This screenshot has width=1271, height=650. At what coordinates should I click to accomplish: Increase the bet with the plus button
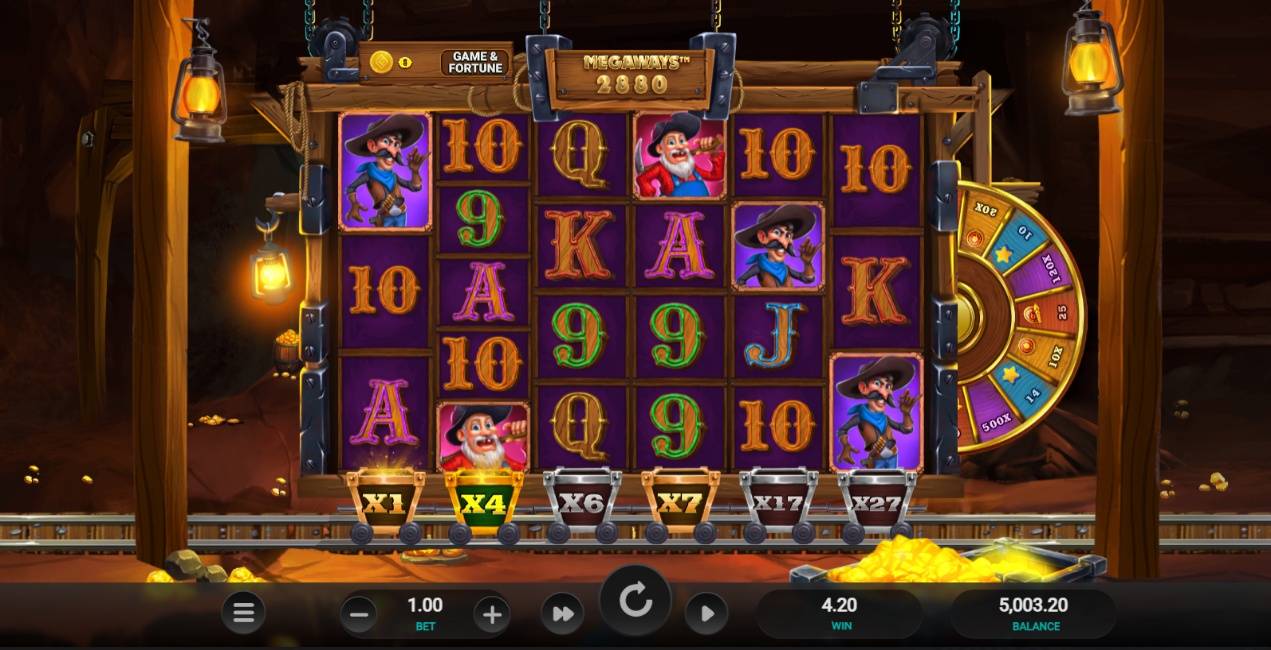coord(491,613)
